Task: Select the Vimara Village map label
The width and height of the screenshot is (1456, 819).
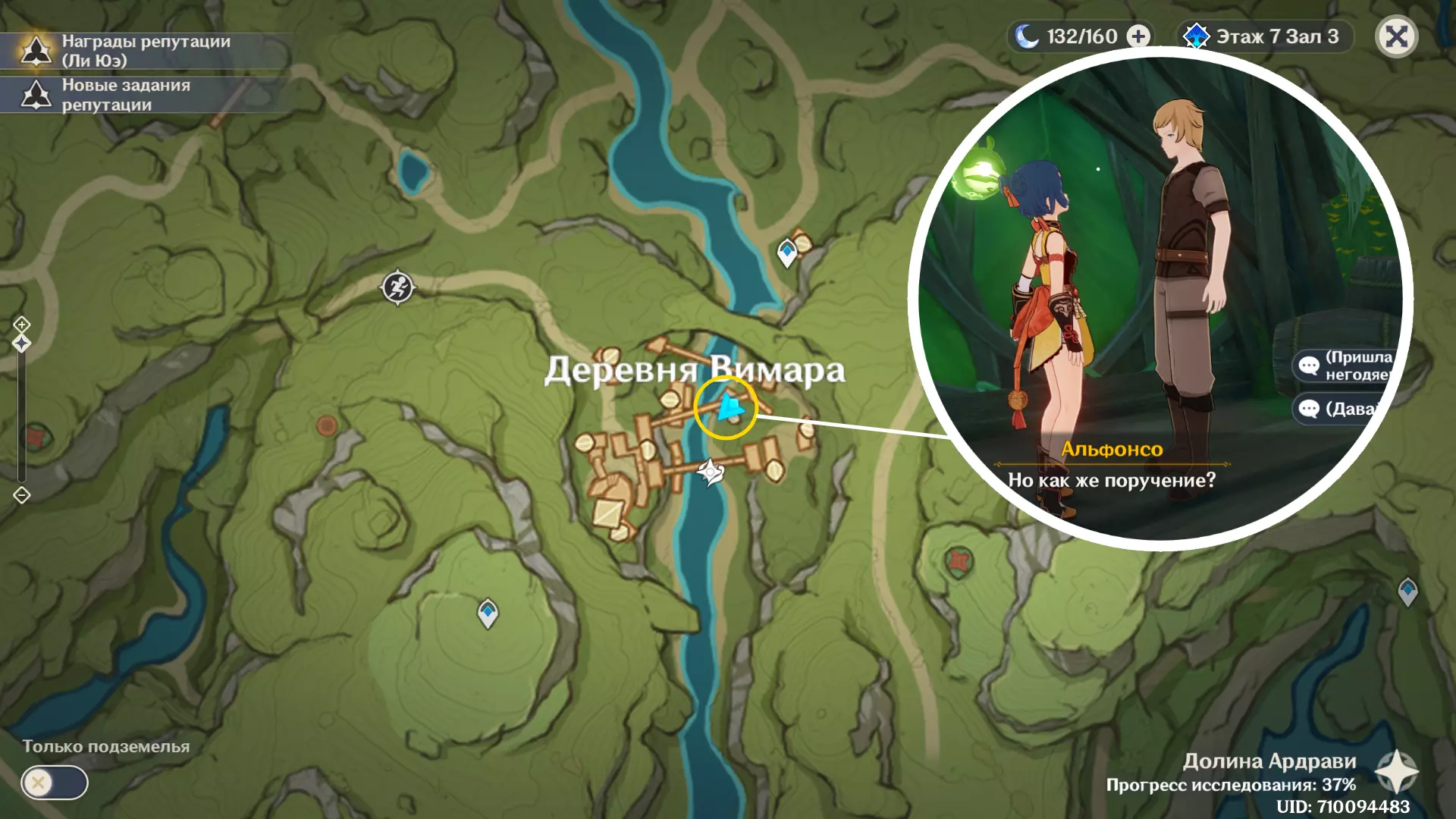Action: coord(694,370)
